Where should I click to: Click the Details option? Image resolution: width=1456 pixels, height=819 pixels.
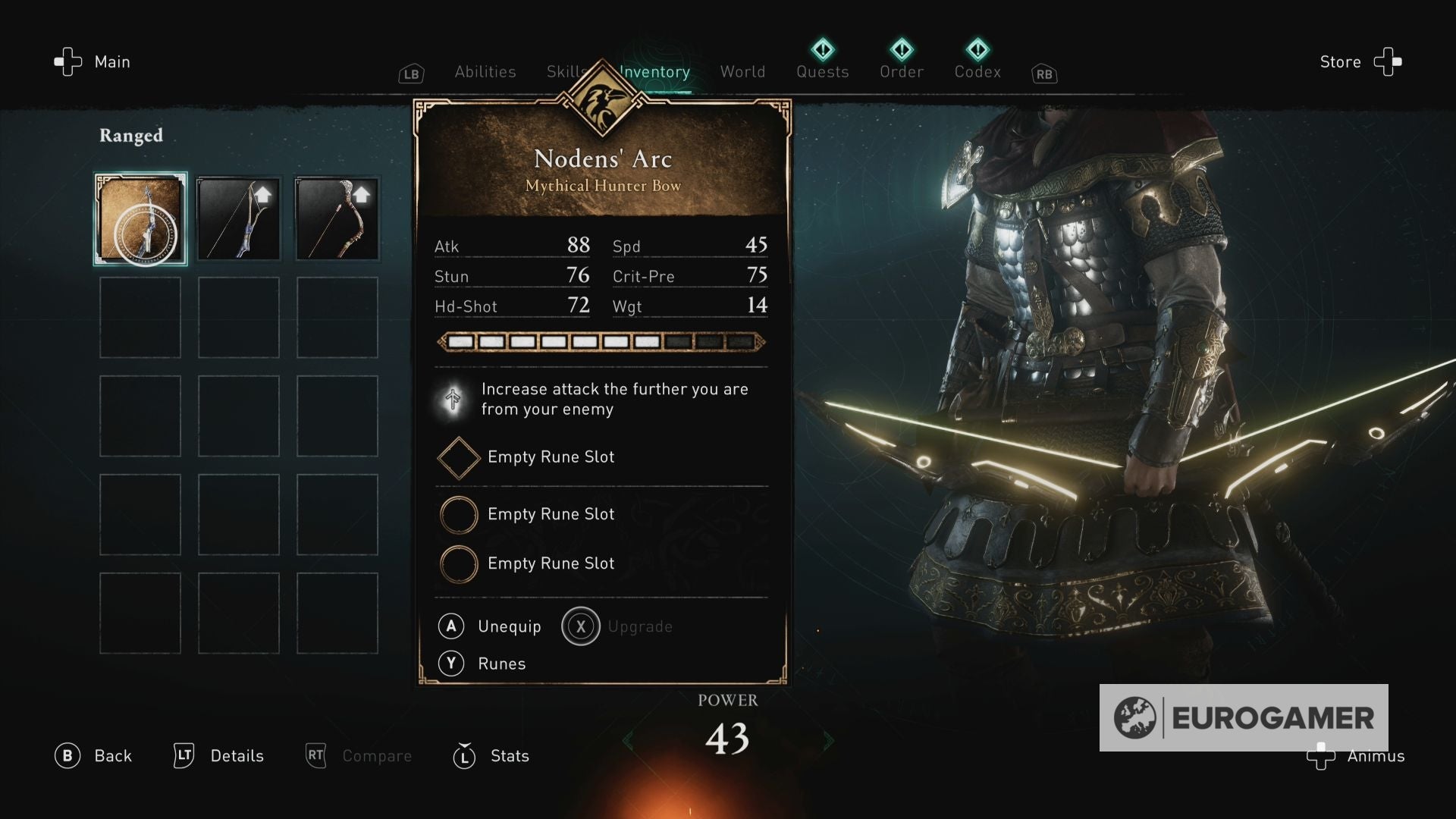pyautogui.click(x=219, y=756)
